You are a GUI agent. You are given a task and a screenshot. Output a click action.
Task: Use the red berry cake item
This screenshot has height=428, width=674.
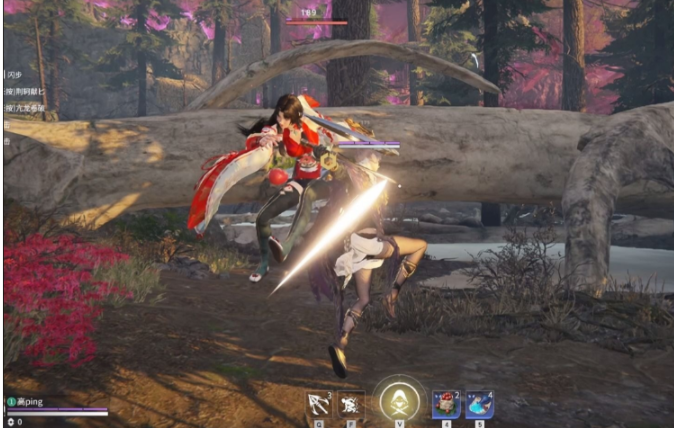pyautogui.click(x=445, y=404)
